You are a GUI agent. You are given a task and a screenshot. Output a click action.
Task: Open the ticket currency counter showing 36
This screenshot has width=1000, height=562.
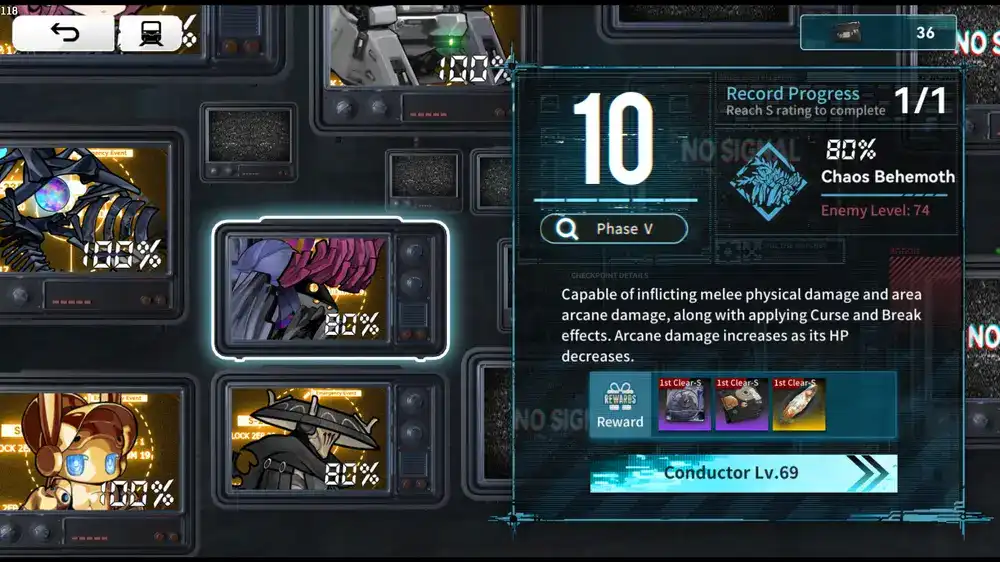[x=878, y=32]
